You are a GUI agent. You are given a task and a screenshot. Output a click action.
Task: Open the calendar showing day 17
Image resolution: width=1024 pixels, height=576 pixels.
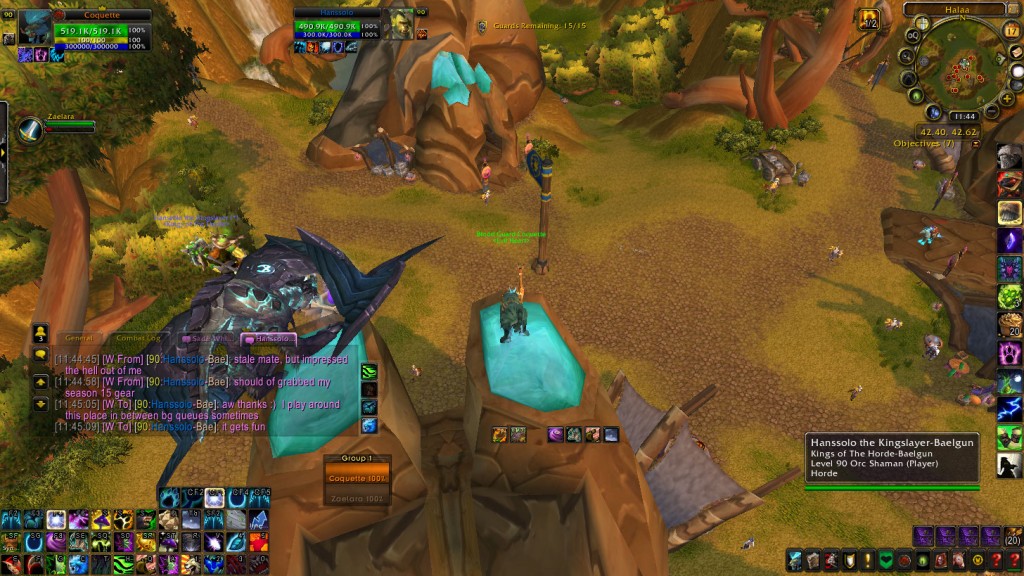tap(1011, 31)
